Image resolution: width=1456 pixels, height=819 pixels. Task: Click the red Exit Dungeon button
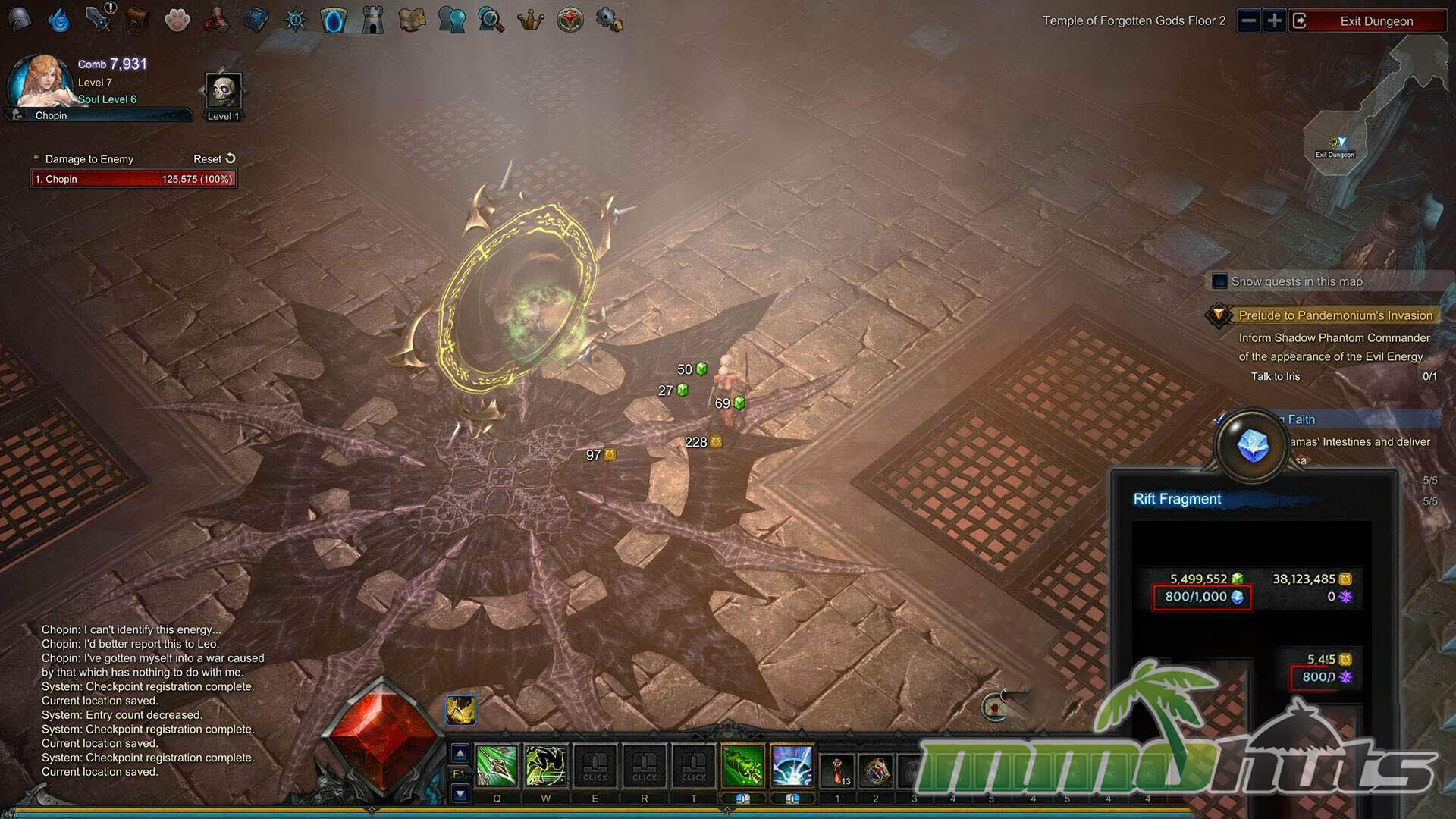tap(1376, 21)
